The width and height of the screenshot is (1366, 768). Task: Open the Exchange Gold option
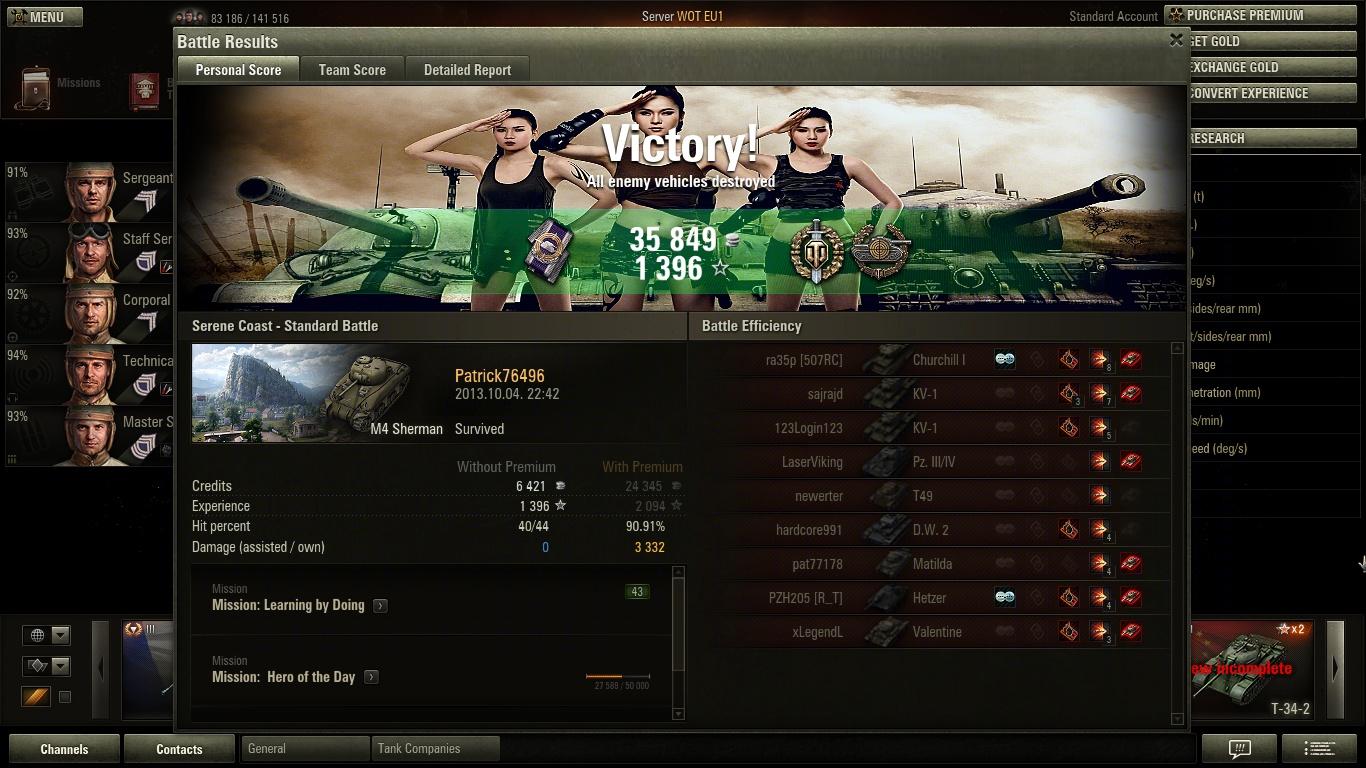tap(1262, 67)
